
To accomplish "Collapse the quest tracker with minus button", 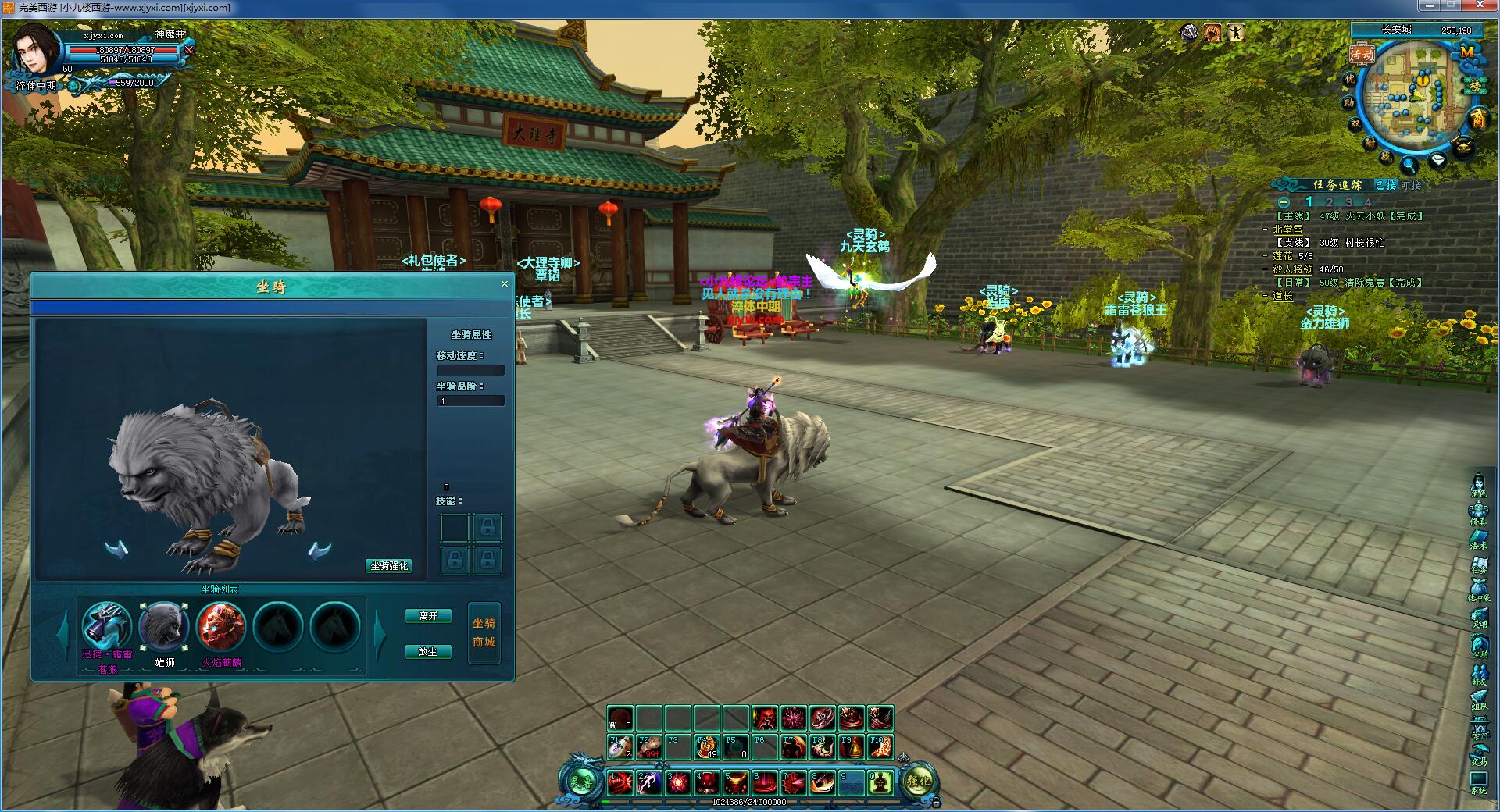I will click(1284, 202).
